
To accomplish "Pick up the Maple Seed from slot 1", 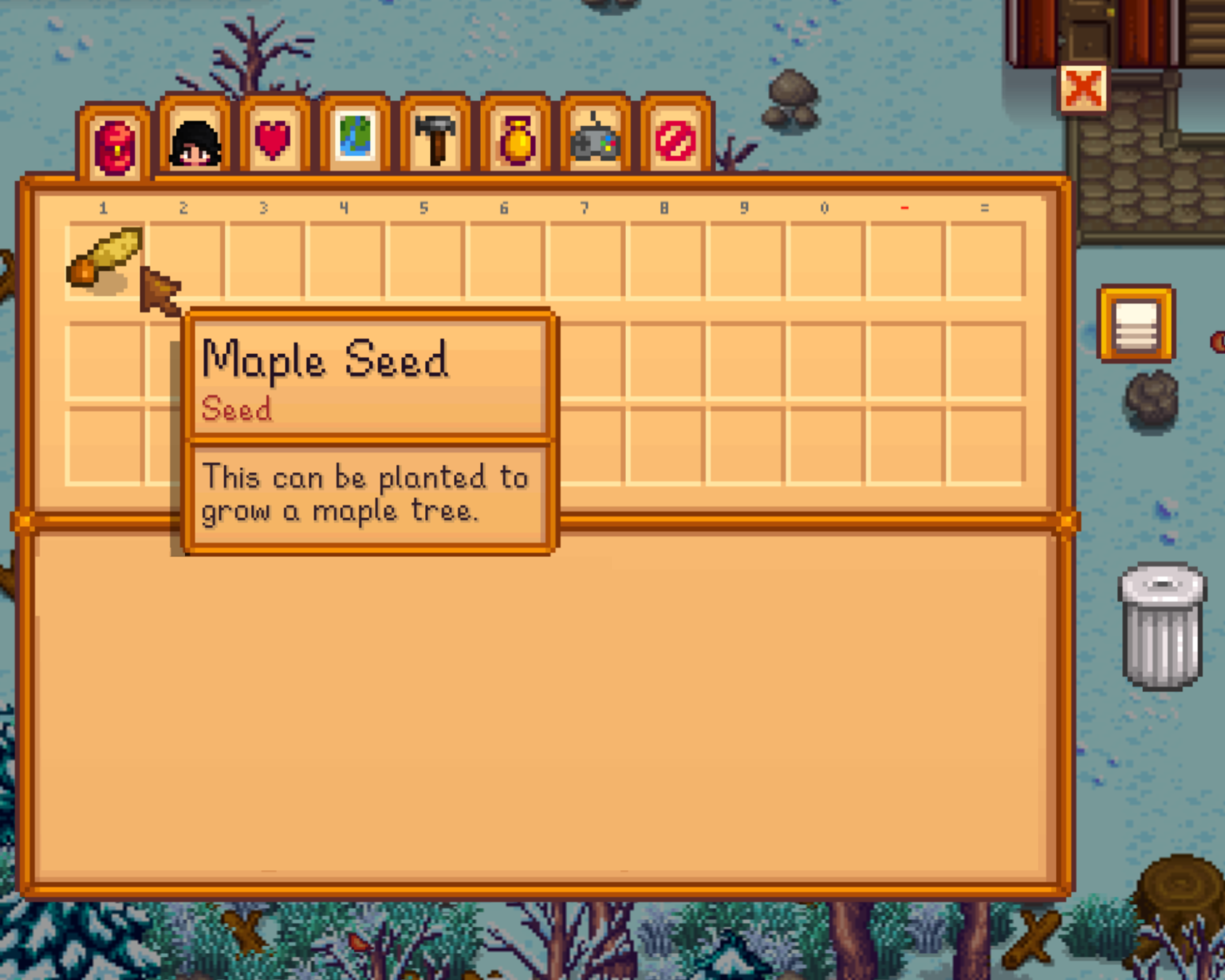I will [x=104, y=259].
